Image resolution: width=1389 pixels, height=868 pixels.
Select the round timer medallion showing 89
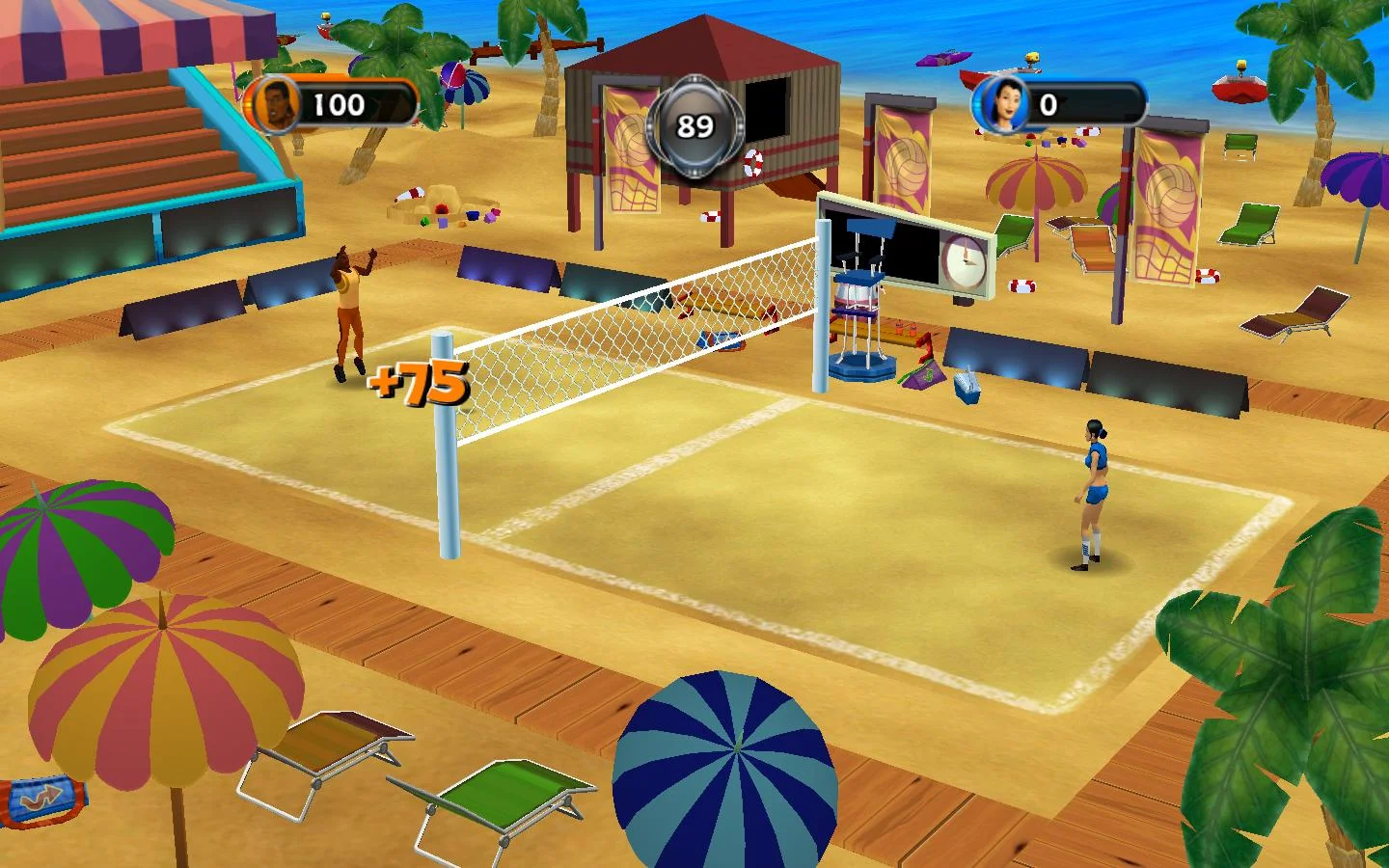tap(695, 123)
